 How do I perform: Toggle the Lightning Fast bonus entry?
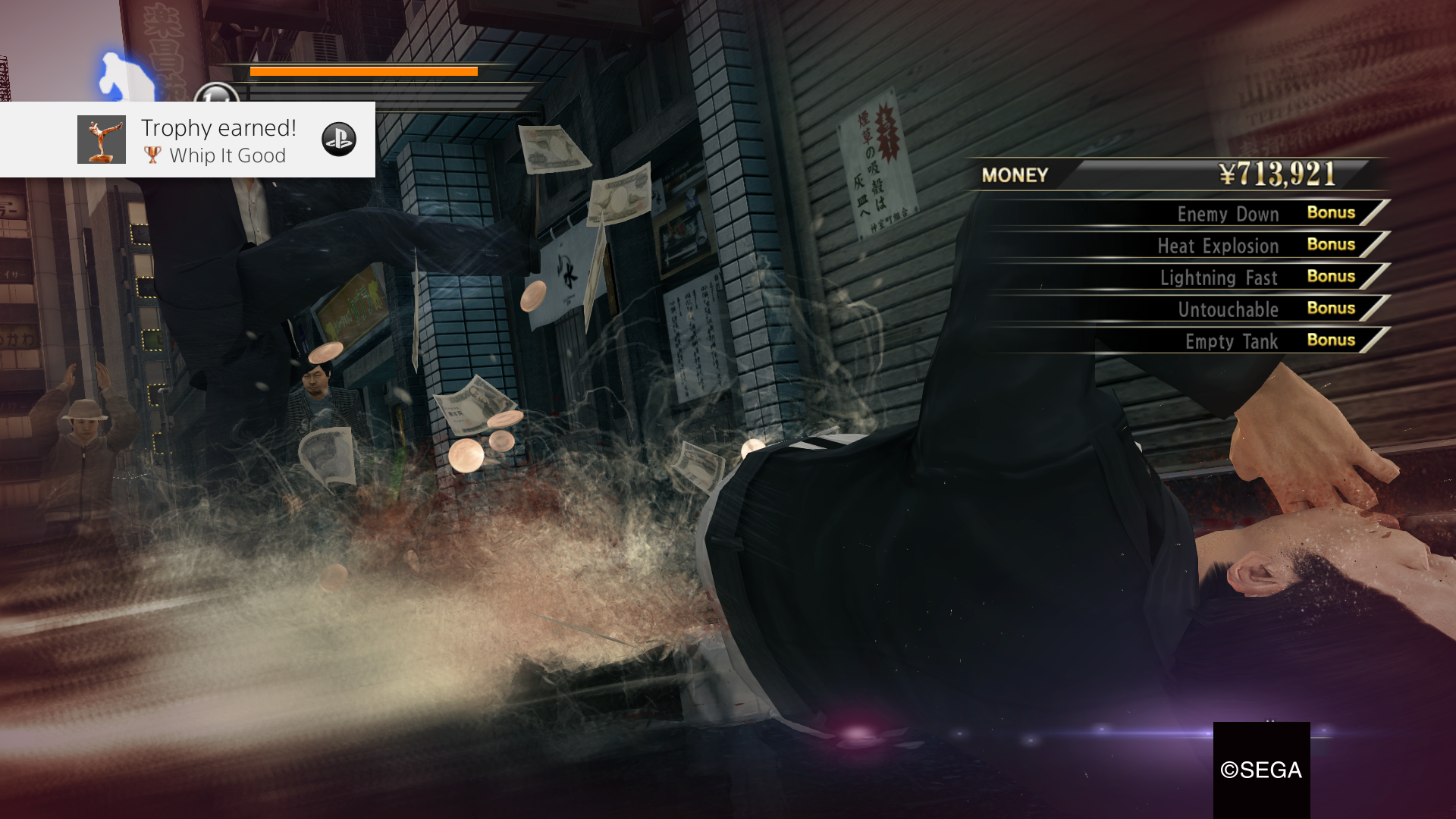click(x=1221, y=277)
